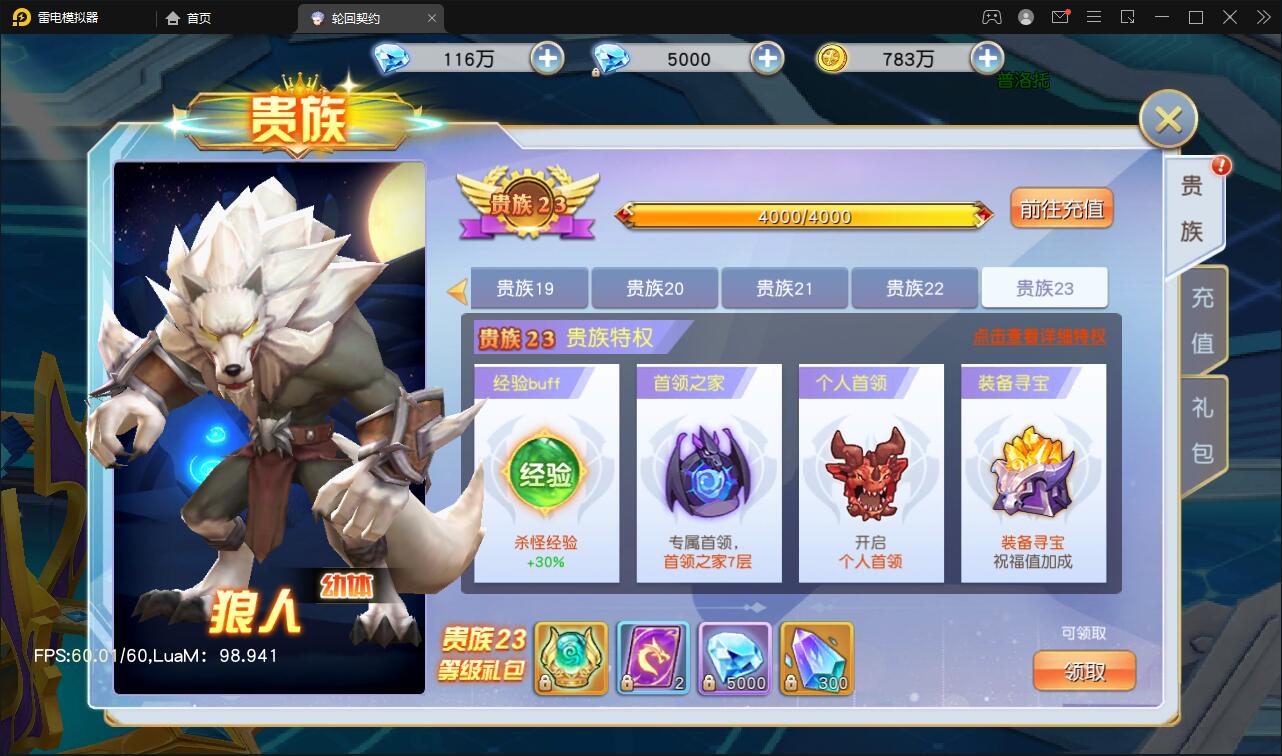1282x756 pixels.
Task: Click the yellow arrow to view earlier noble tiers
Action: point(459,287)
